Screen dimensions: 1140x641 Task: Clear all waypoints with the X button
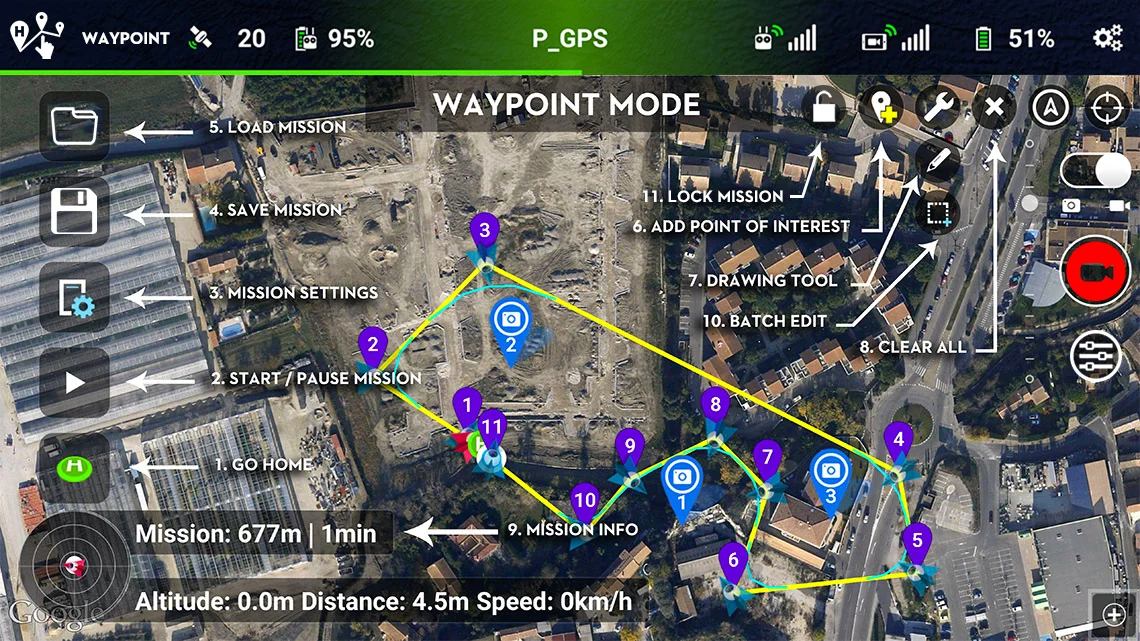(x=993, y=107)
